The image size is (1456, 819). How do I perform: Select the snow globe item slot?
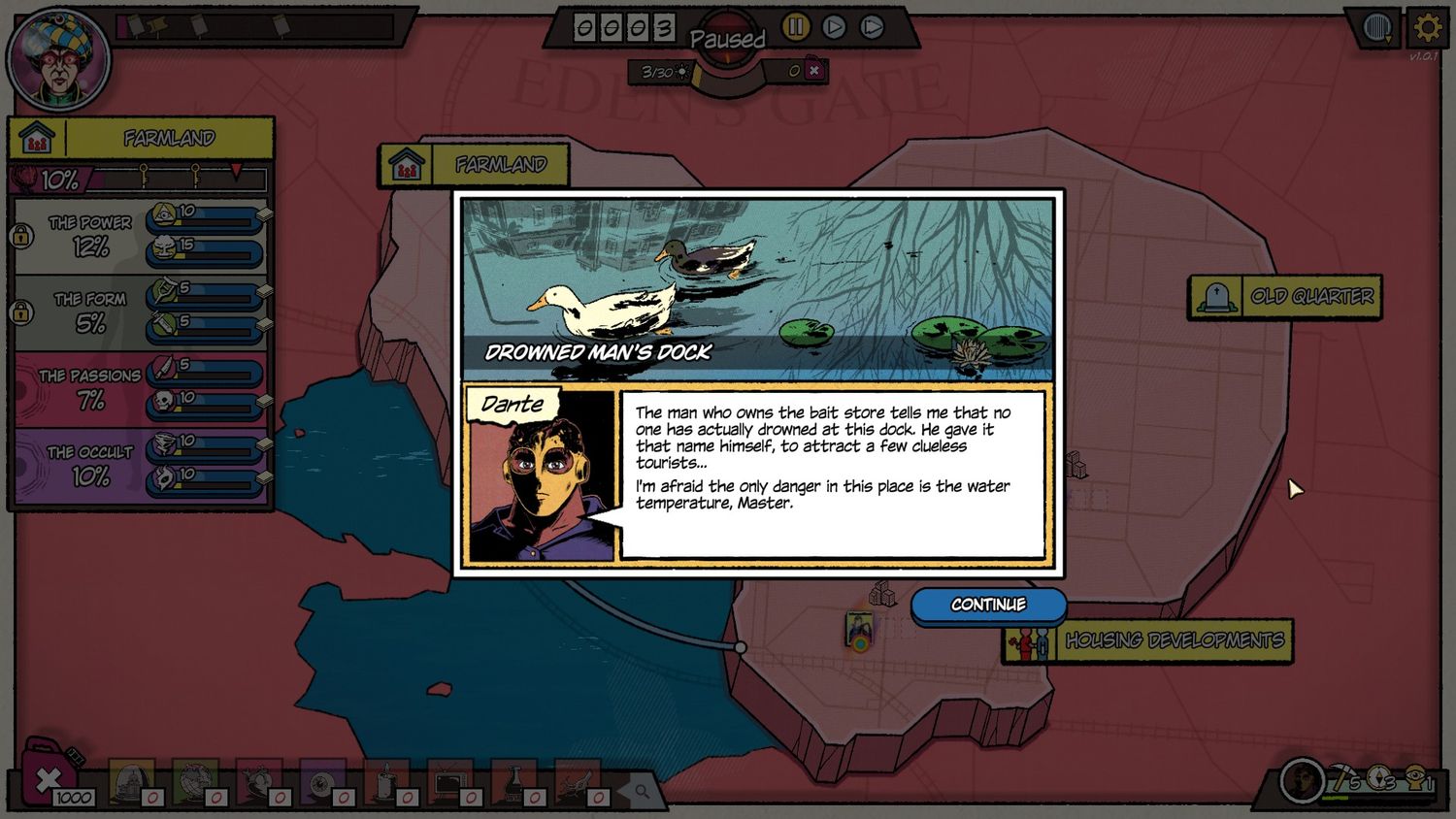tap(131, 781)
